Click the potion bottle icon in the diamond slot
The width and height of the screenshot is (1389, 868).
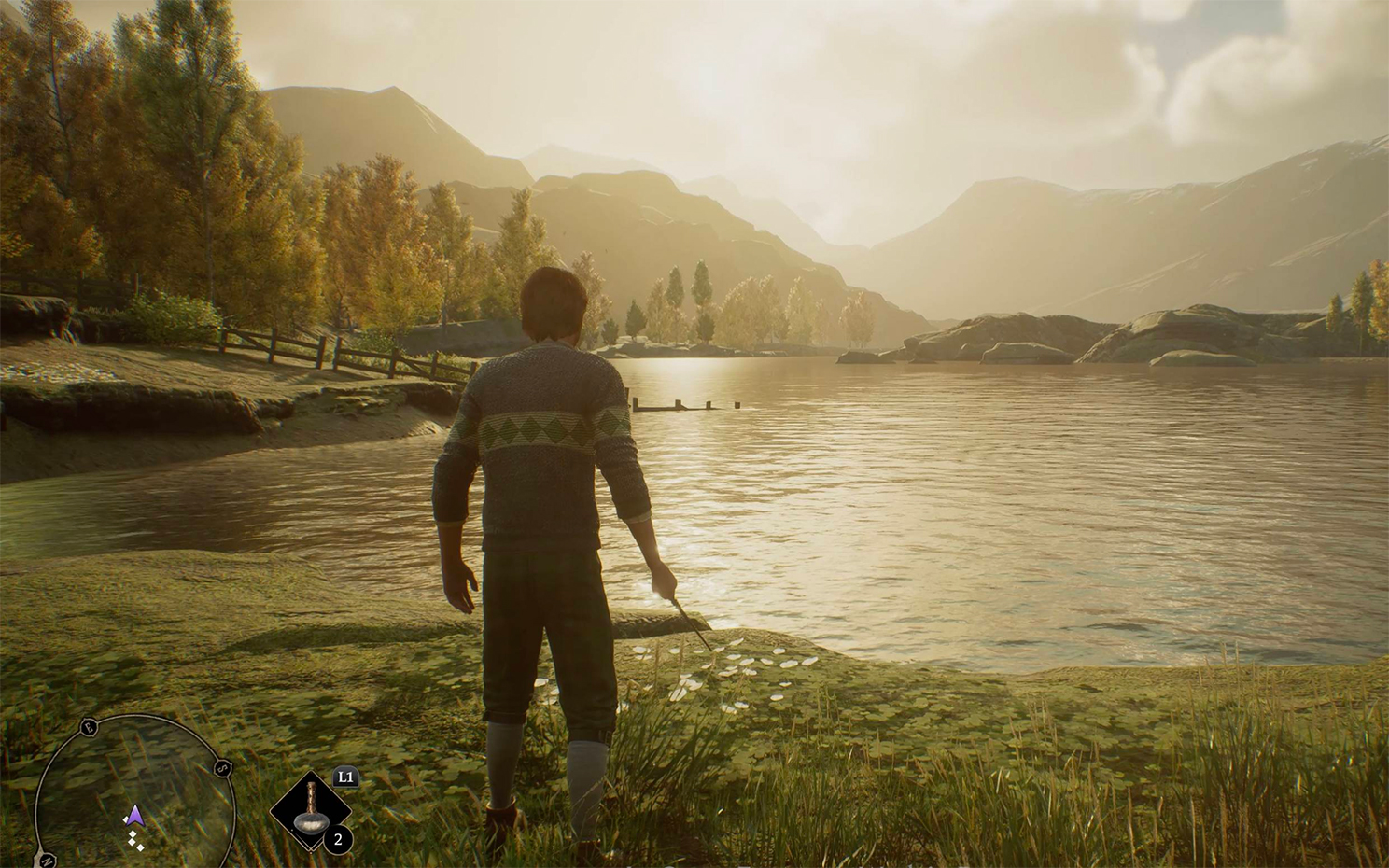point(310,810)
